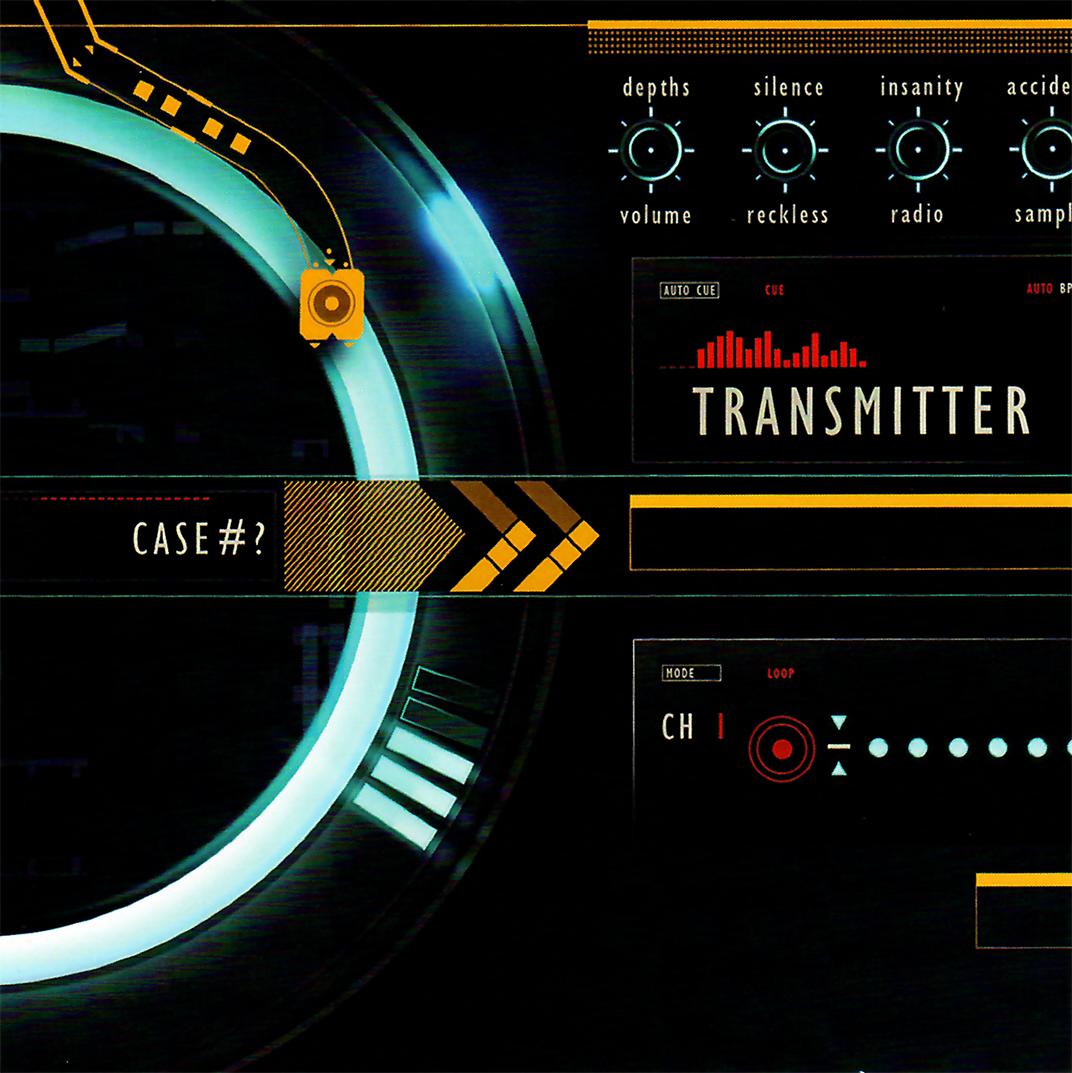This screenshot has width=1072, height=1073.
Task: Click the channel up-pointing triangle arrow
Action: pyautogui.click(x=839, y=769)
